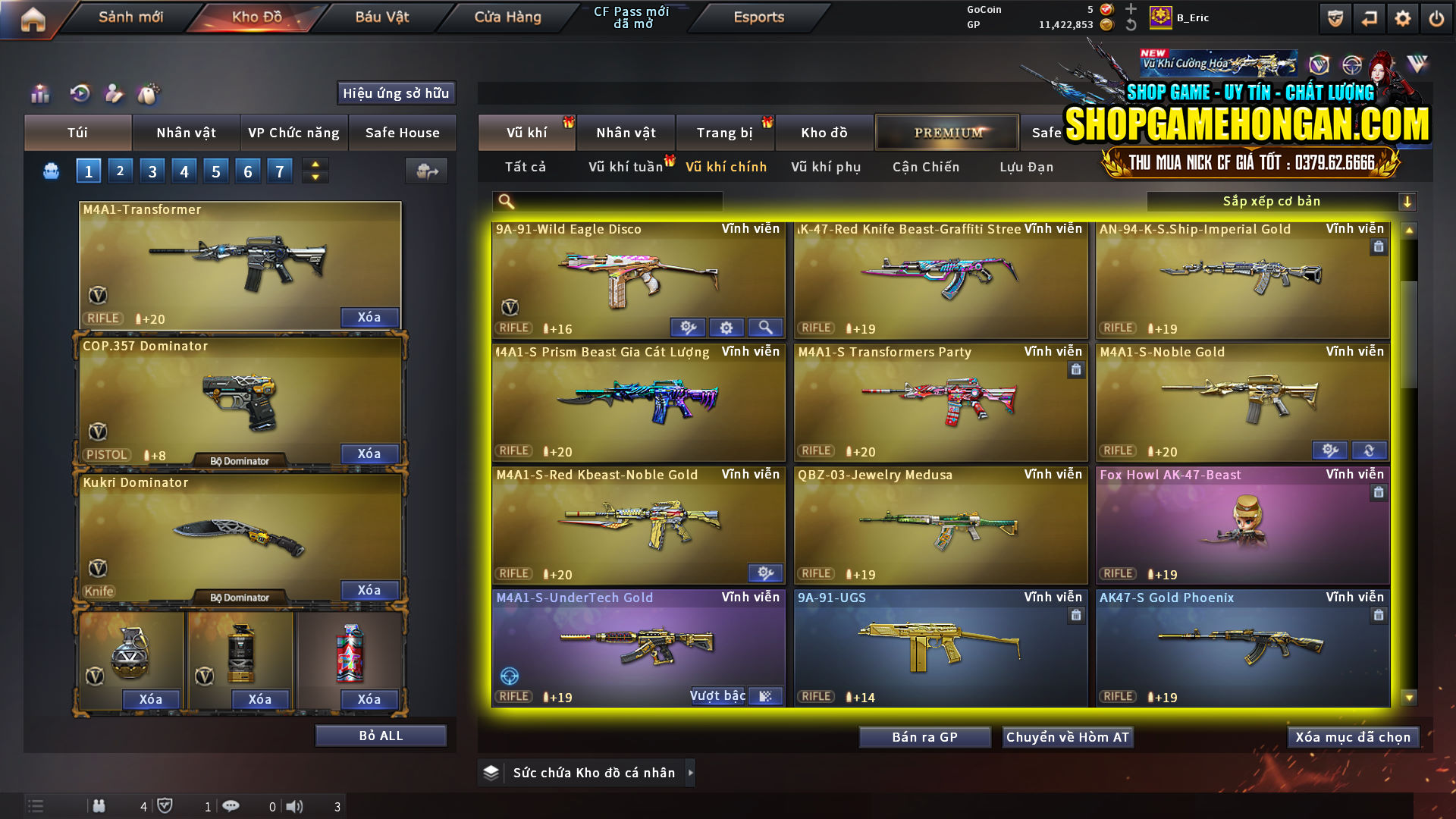Click the up arrow next to bag number 7

pos(315,165)
